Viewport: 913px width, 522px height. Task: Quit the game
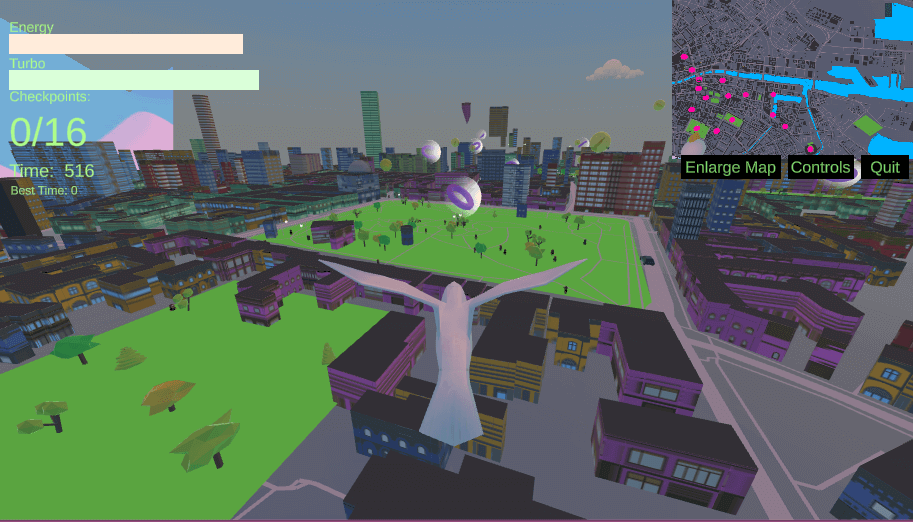click(x=885, y=167)
